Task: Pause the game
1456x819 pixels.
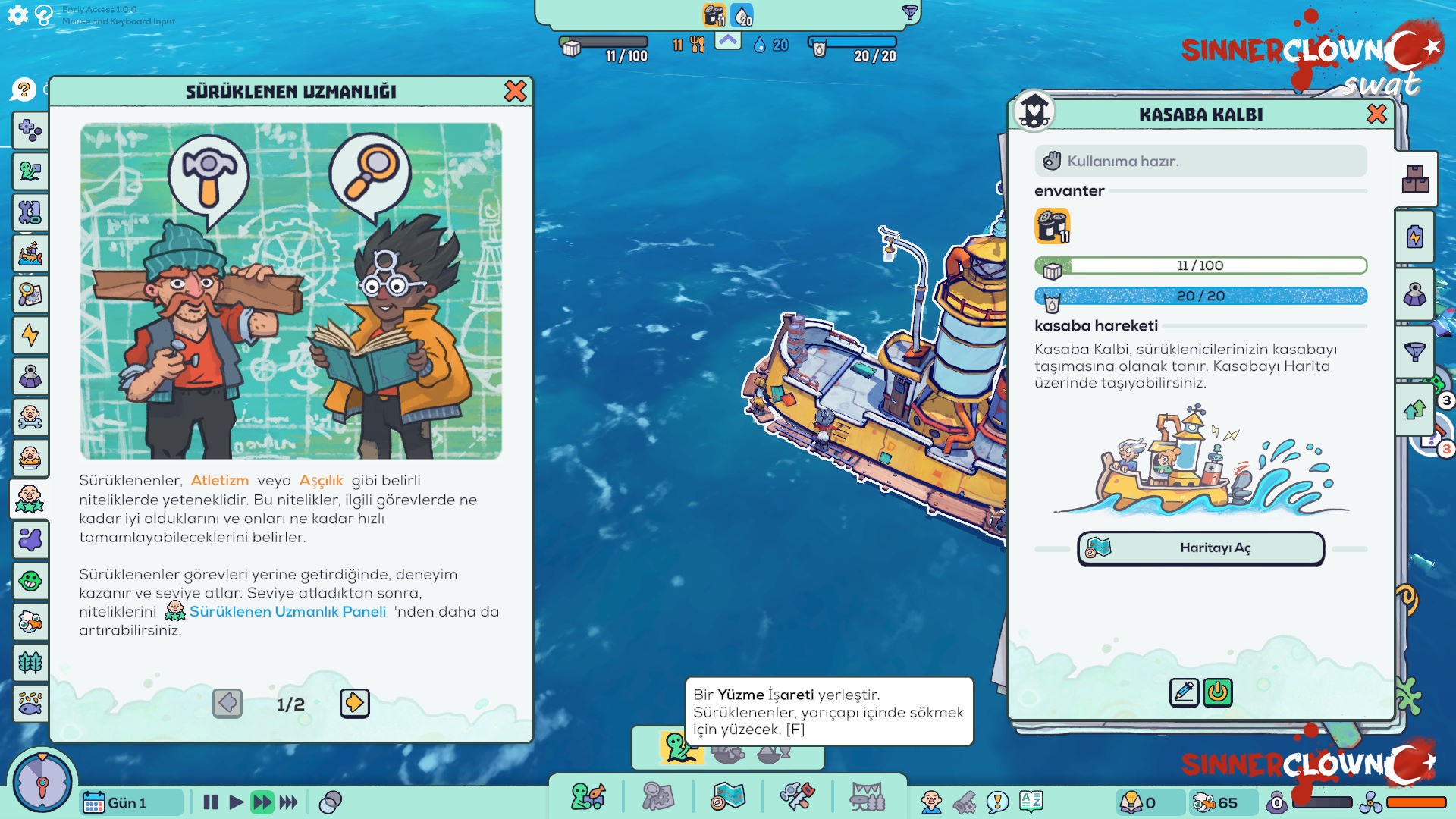Action: (211, 802)
